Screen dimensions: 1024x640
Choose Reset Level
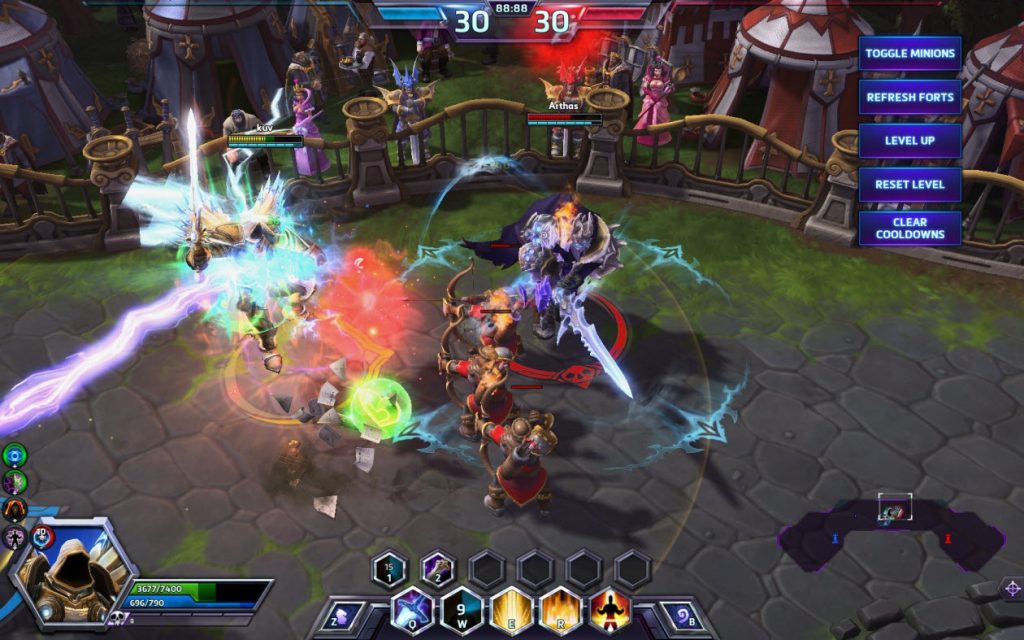click(x=909, y=185)
